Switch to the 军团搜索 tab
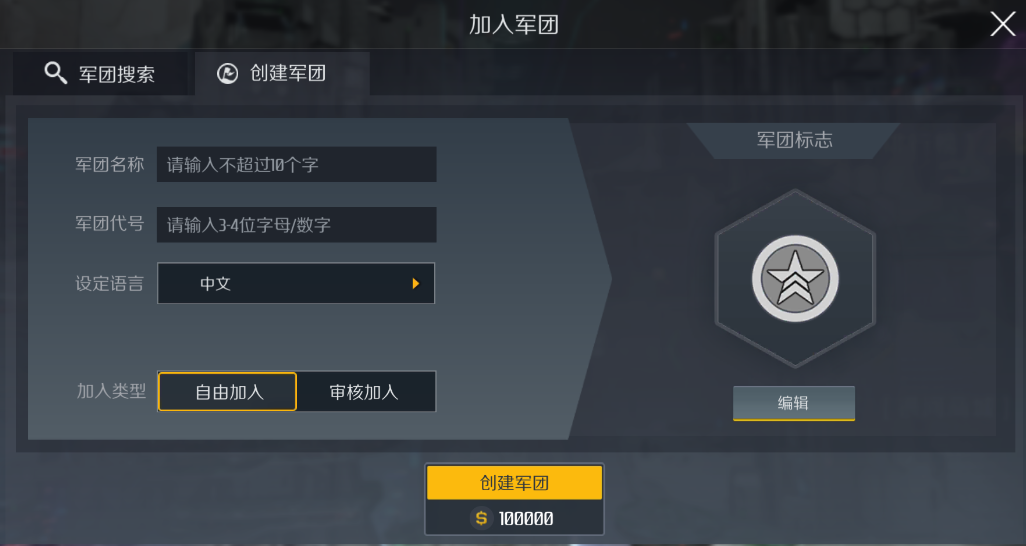Image resolution: width=1026 pixels, height=546 pixels. (x=100, y=74)
